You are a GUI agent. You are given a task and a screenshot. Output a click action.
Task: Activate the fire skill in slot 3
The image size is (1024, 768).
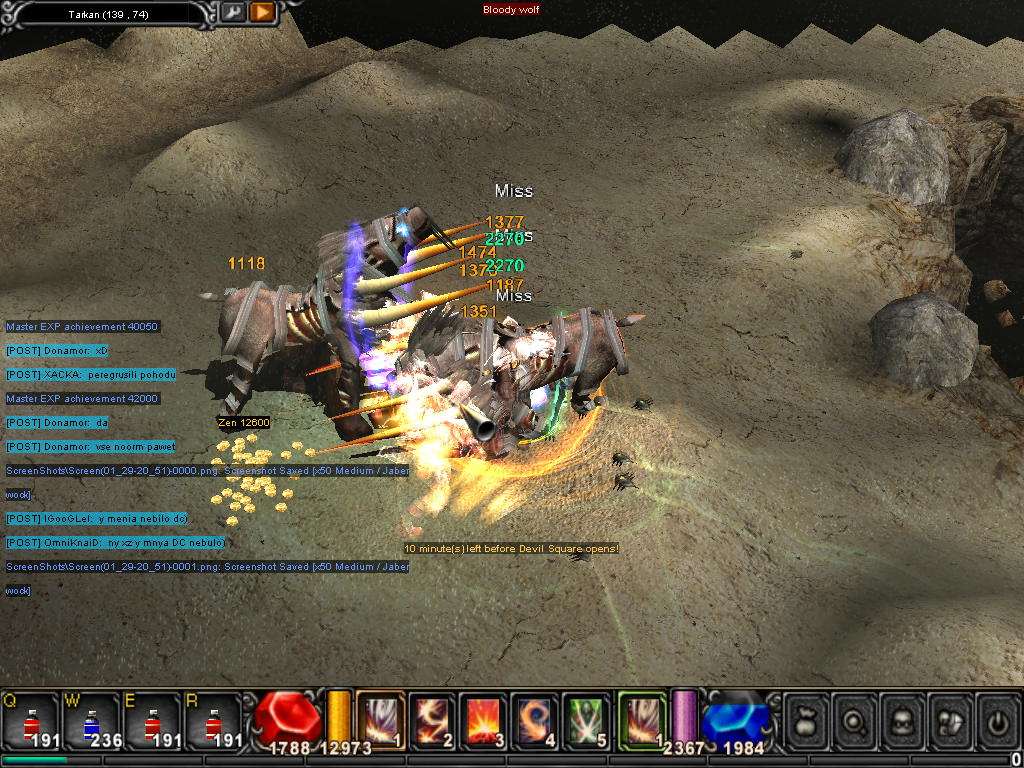pyautogui.click(x=484, y=718)
